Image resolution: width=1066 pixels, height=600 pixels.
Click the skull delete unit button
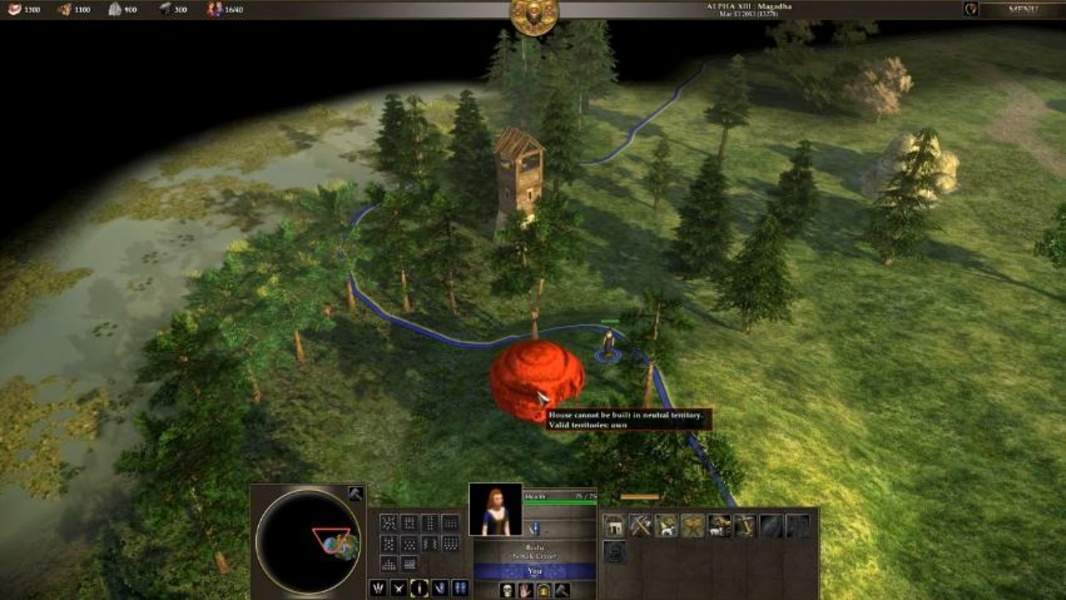[507, 590]
